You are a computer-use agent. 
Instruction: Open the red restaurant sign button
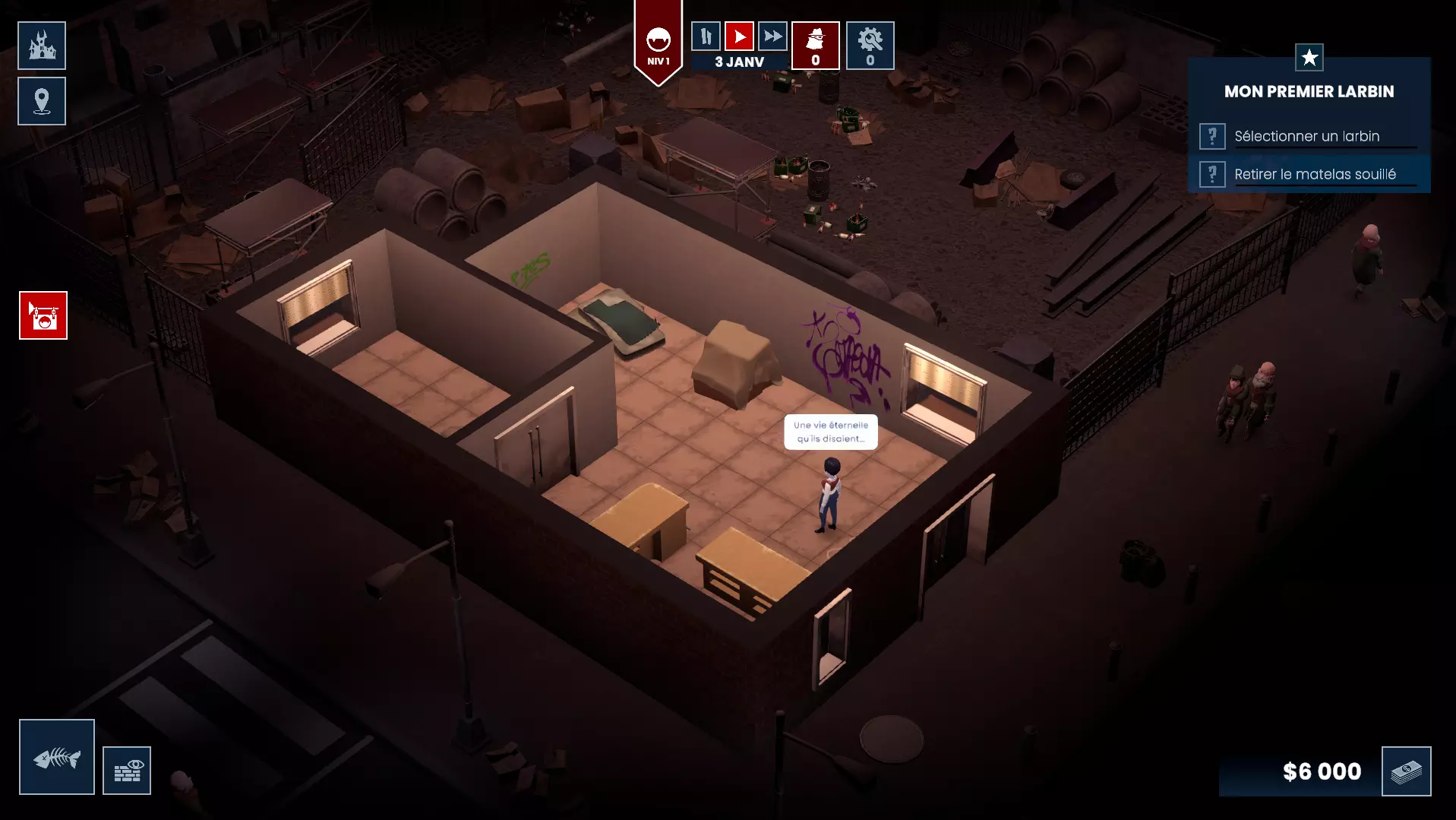pyautogui.click(x=43, y=315)
